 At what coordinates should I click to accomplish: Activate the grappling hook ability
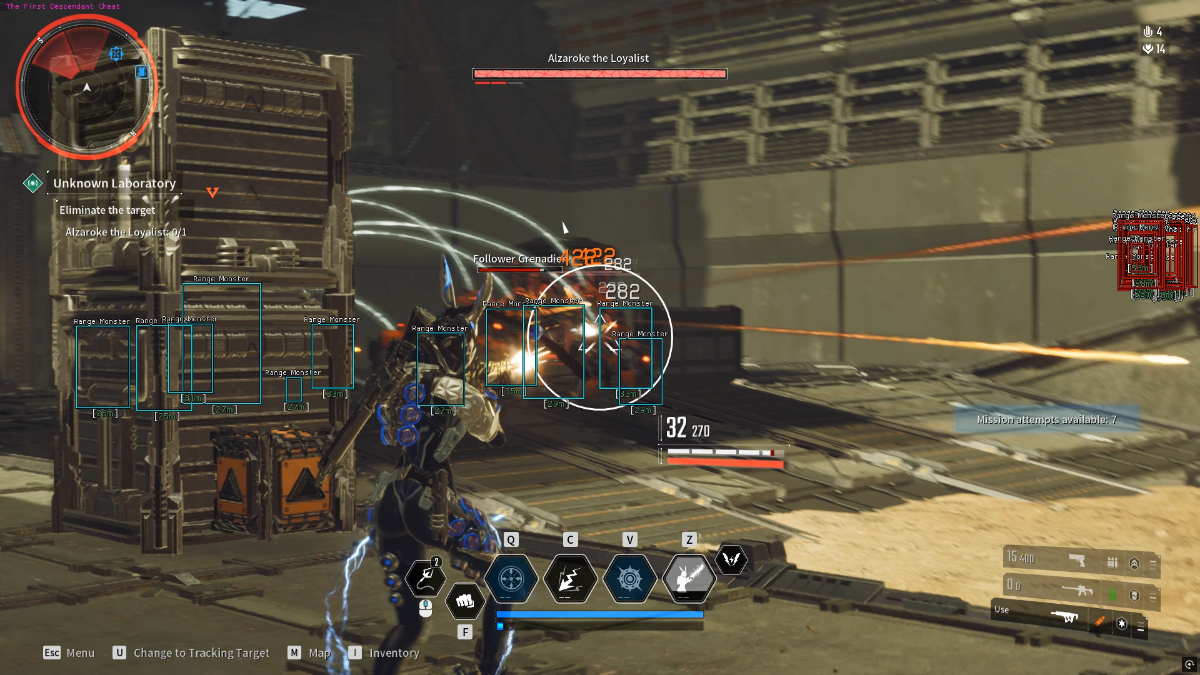coord(425,578)
